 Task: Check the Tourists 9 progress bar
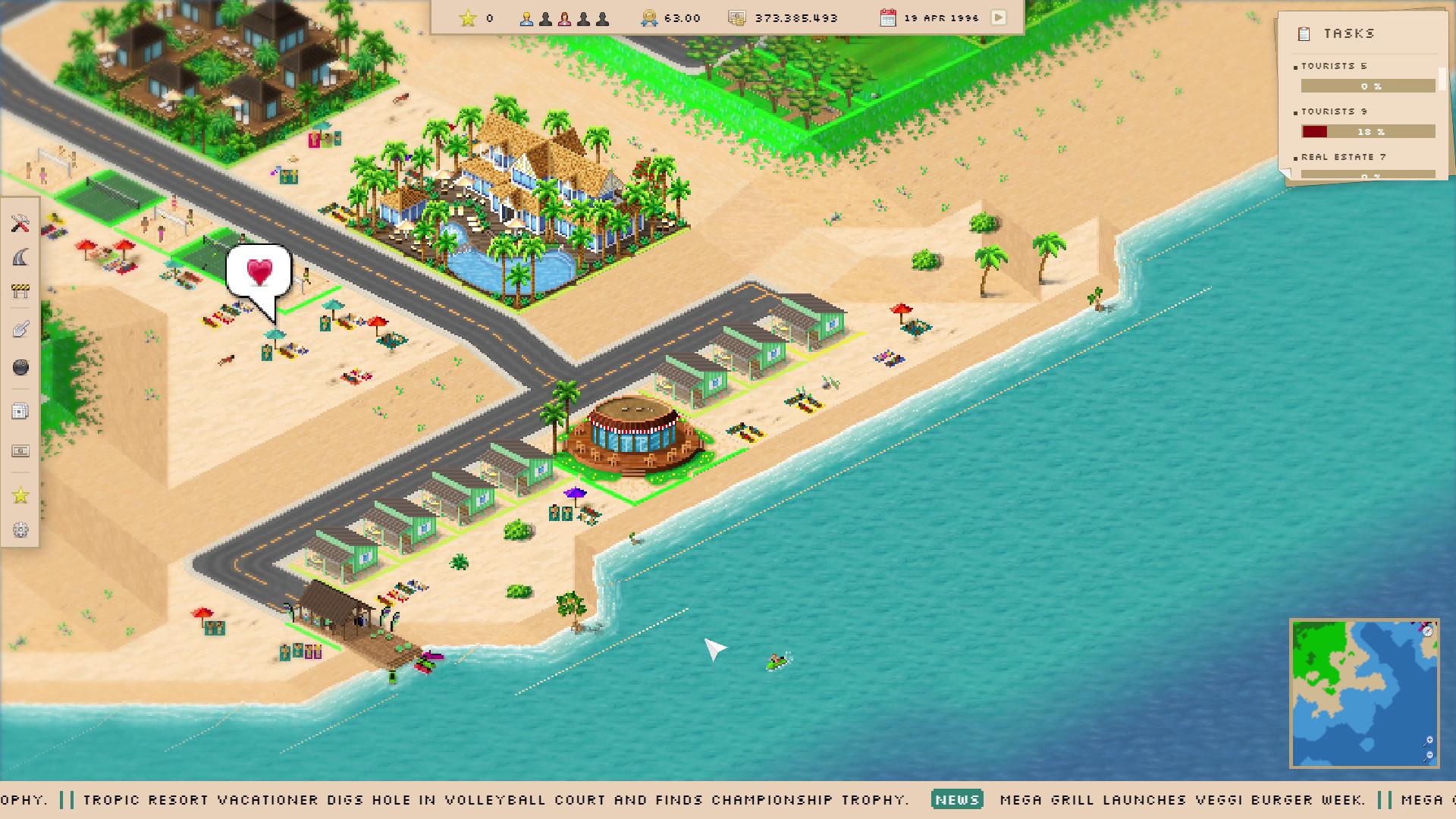click(1367, 131)
